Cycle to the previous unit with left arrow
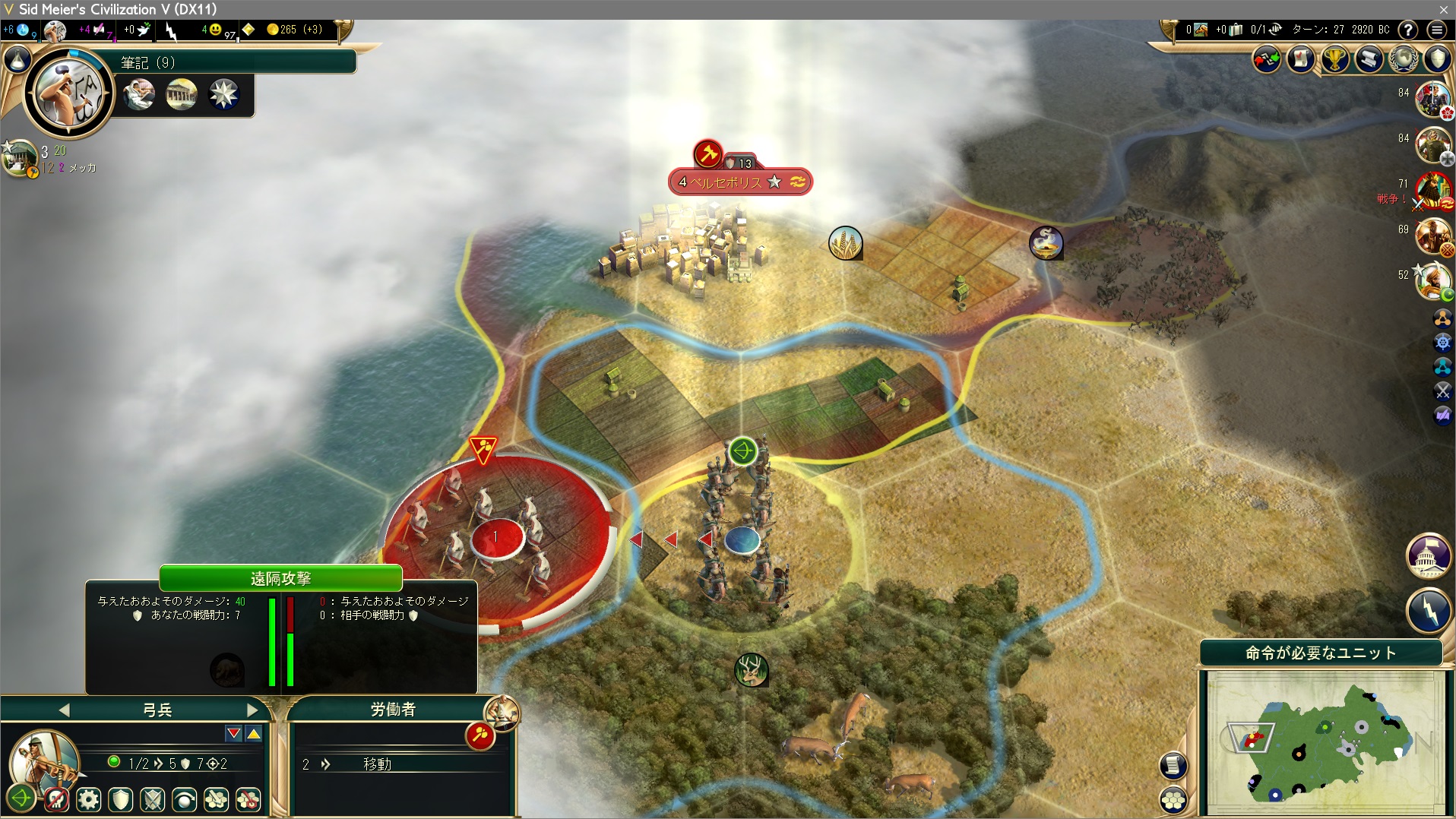 pyautogui.click(x=65, y=710)
